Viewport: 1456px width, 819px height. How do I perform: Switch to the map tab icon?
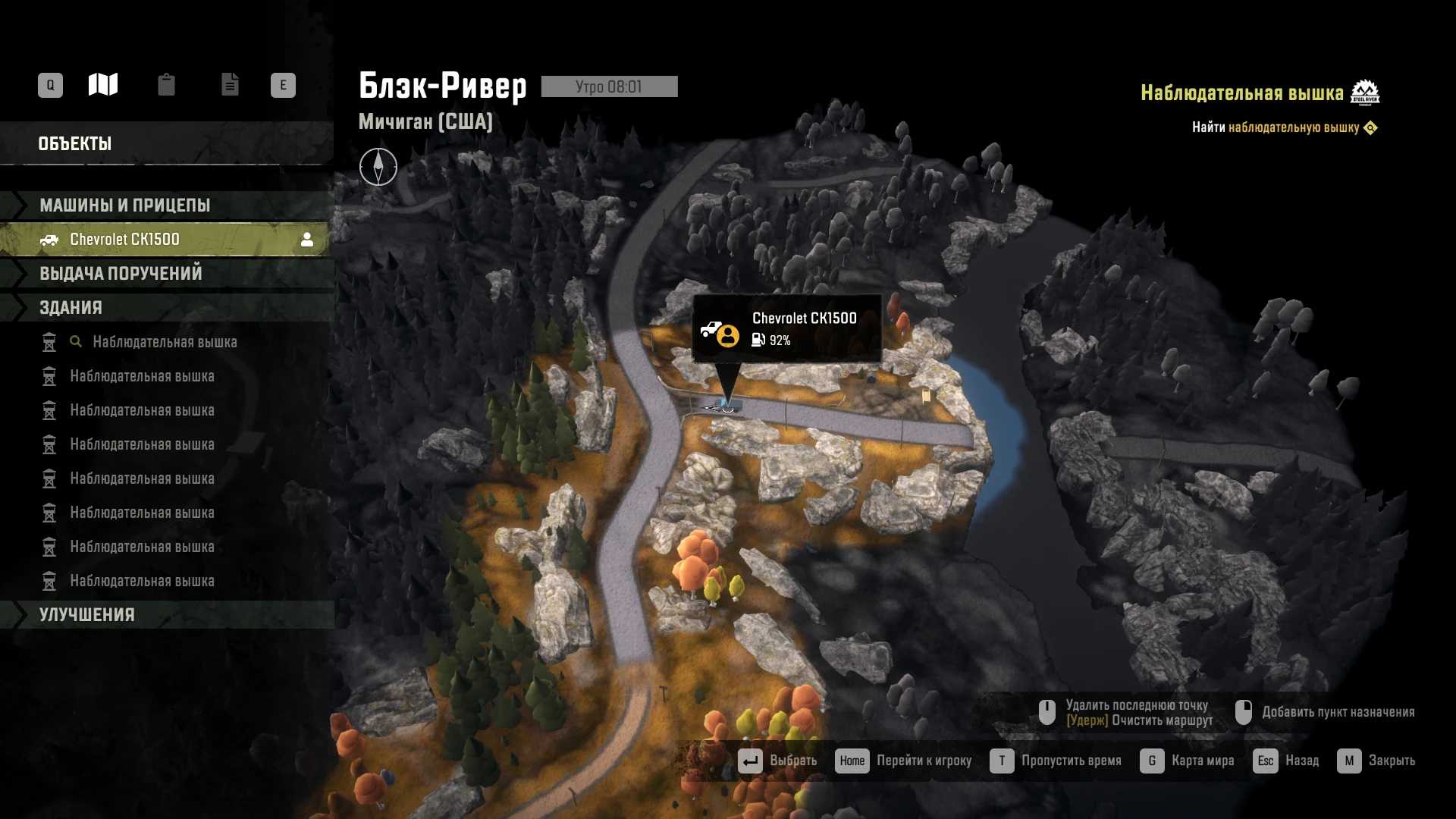point(103,84)
